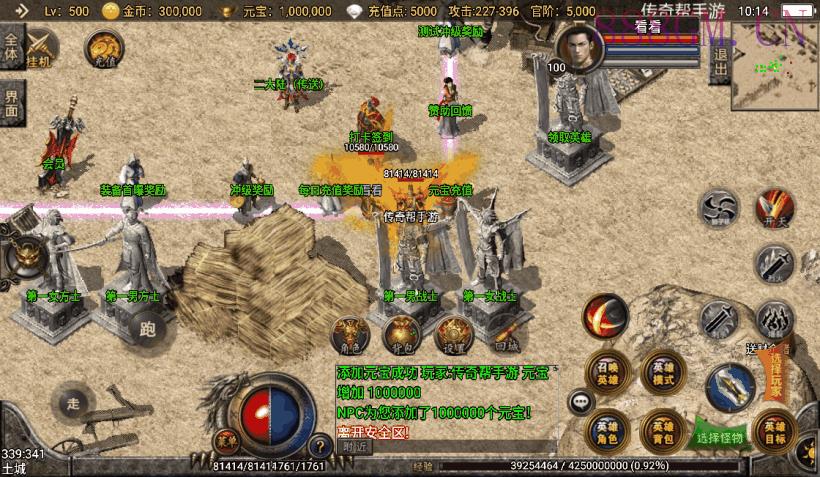The width and height of the screenshot is (820, 477).
Task: Switch movement to 跑 run mode
Action: (x=148, y=329)
